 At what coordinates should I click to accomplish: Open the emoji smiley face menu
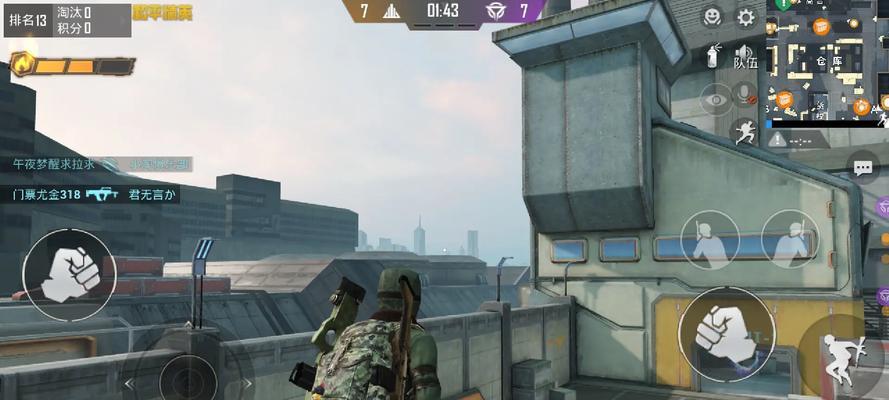[x=712, y=17]
